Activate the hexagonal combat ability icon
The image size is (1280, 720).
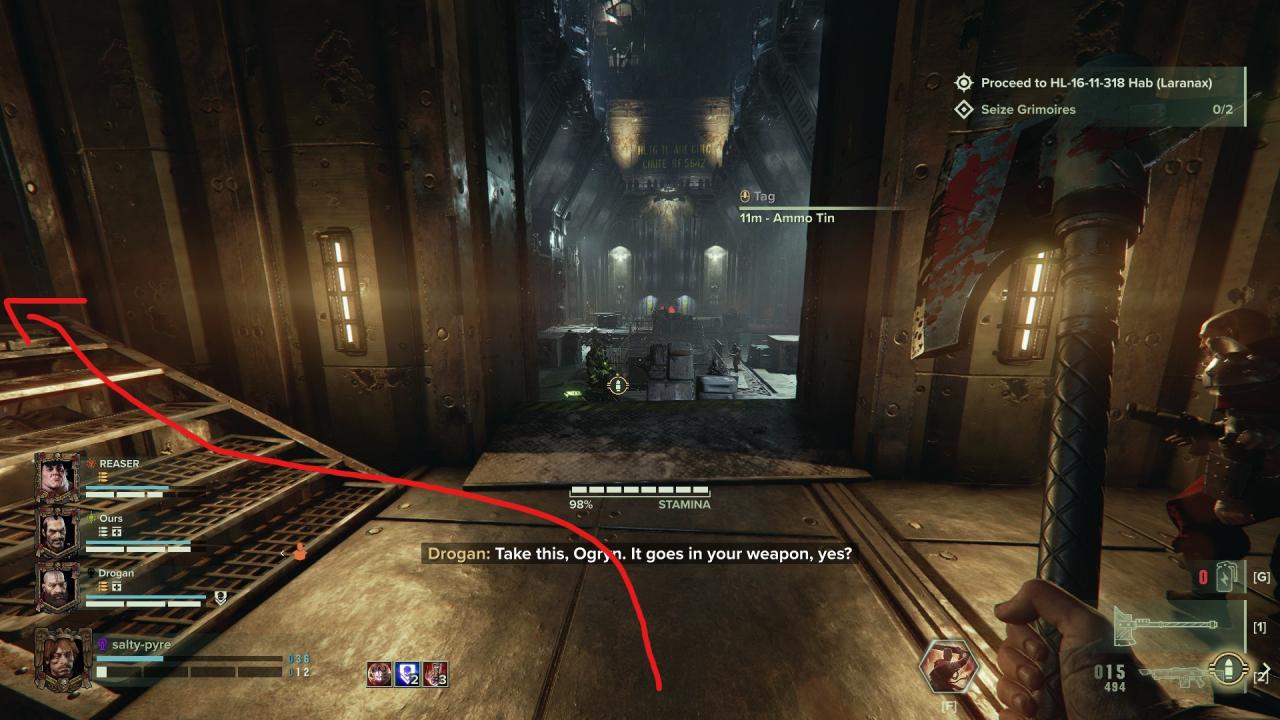(948, 667)
